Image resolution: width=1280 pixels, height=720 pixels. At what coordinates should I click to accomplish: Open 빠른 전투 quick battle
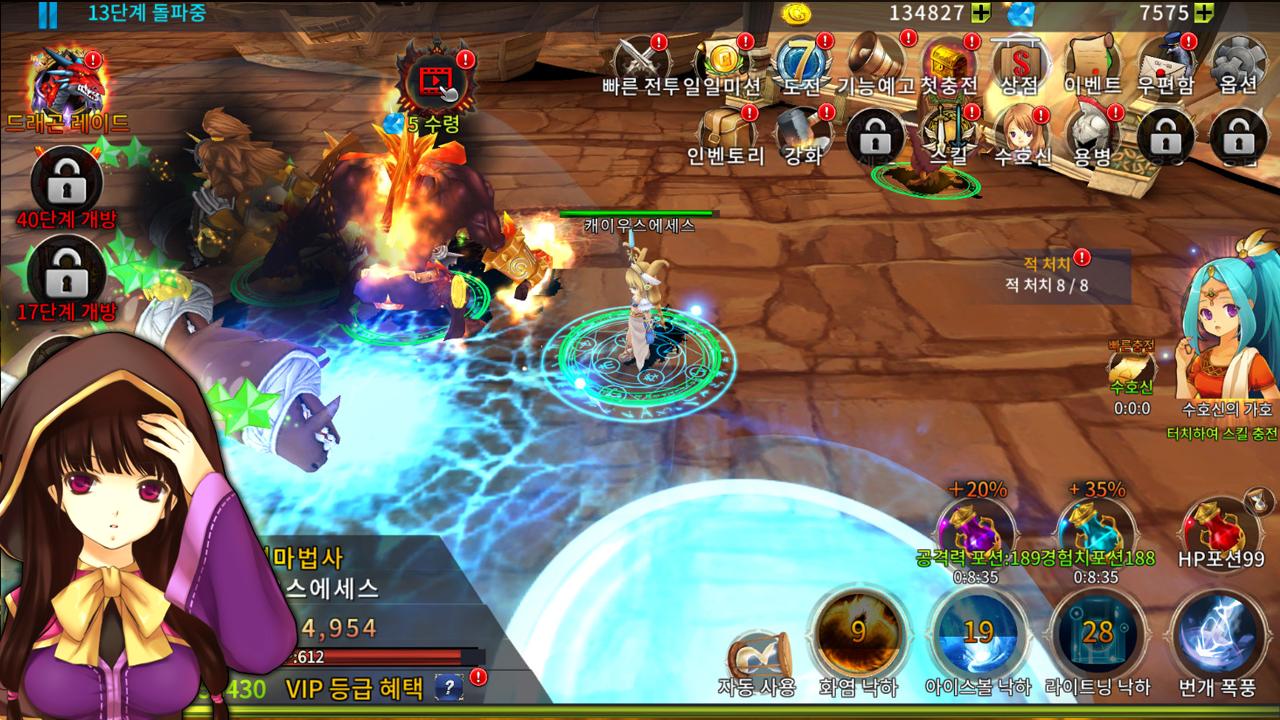(x=640, y=64)
